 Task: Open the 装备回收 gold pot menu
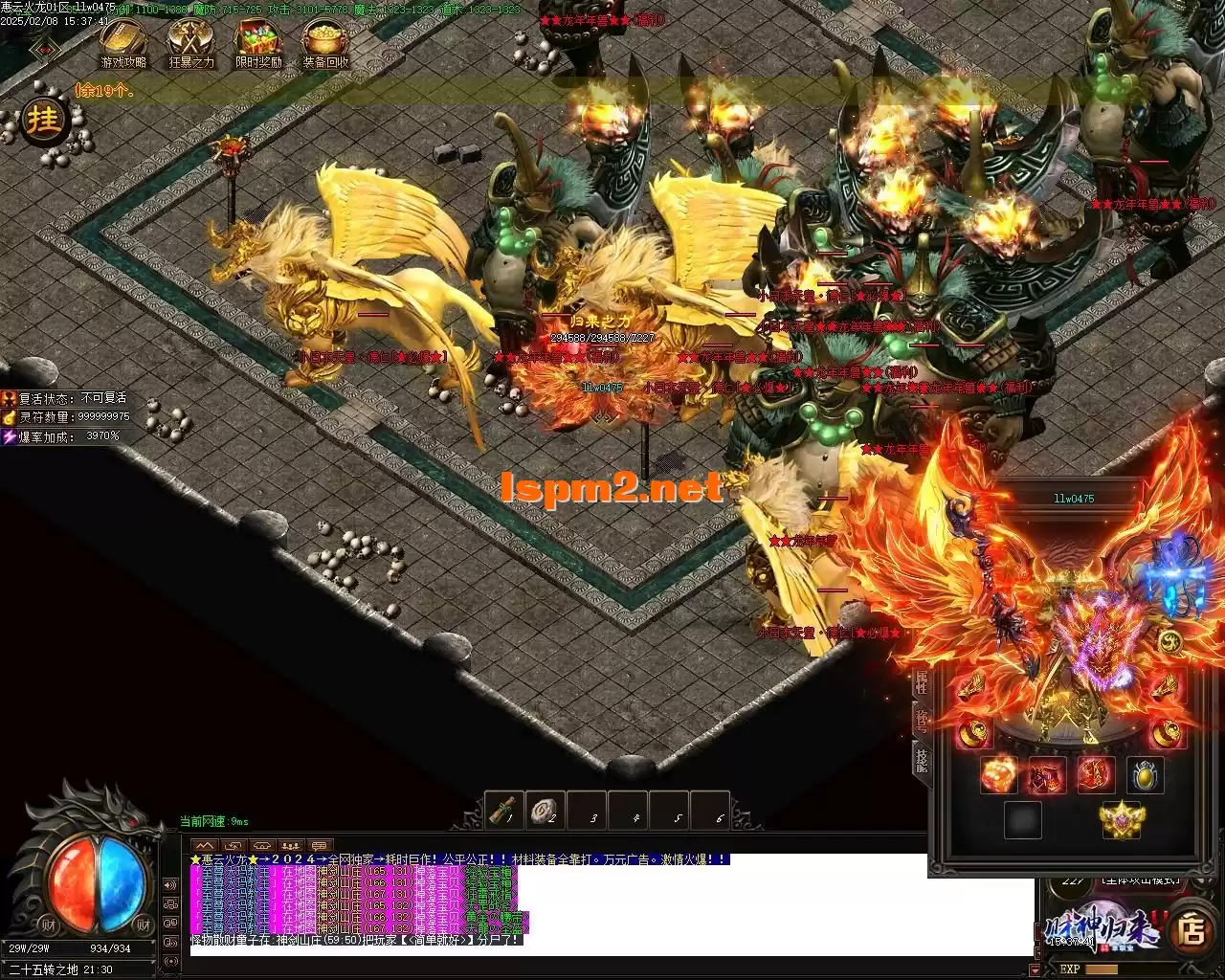(x=325, y=42)
